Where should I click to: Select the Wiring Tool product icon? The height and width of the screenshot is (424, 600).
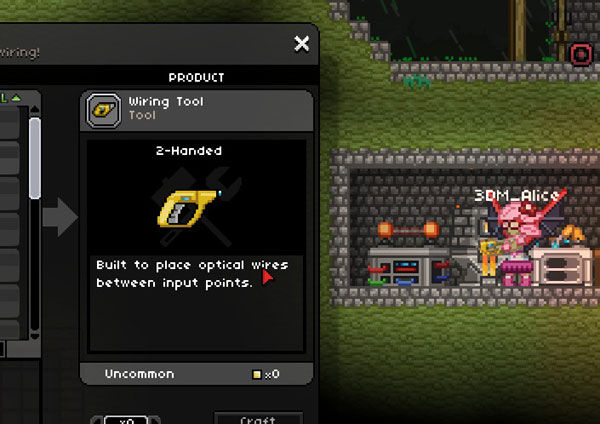[103, 108]
